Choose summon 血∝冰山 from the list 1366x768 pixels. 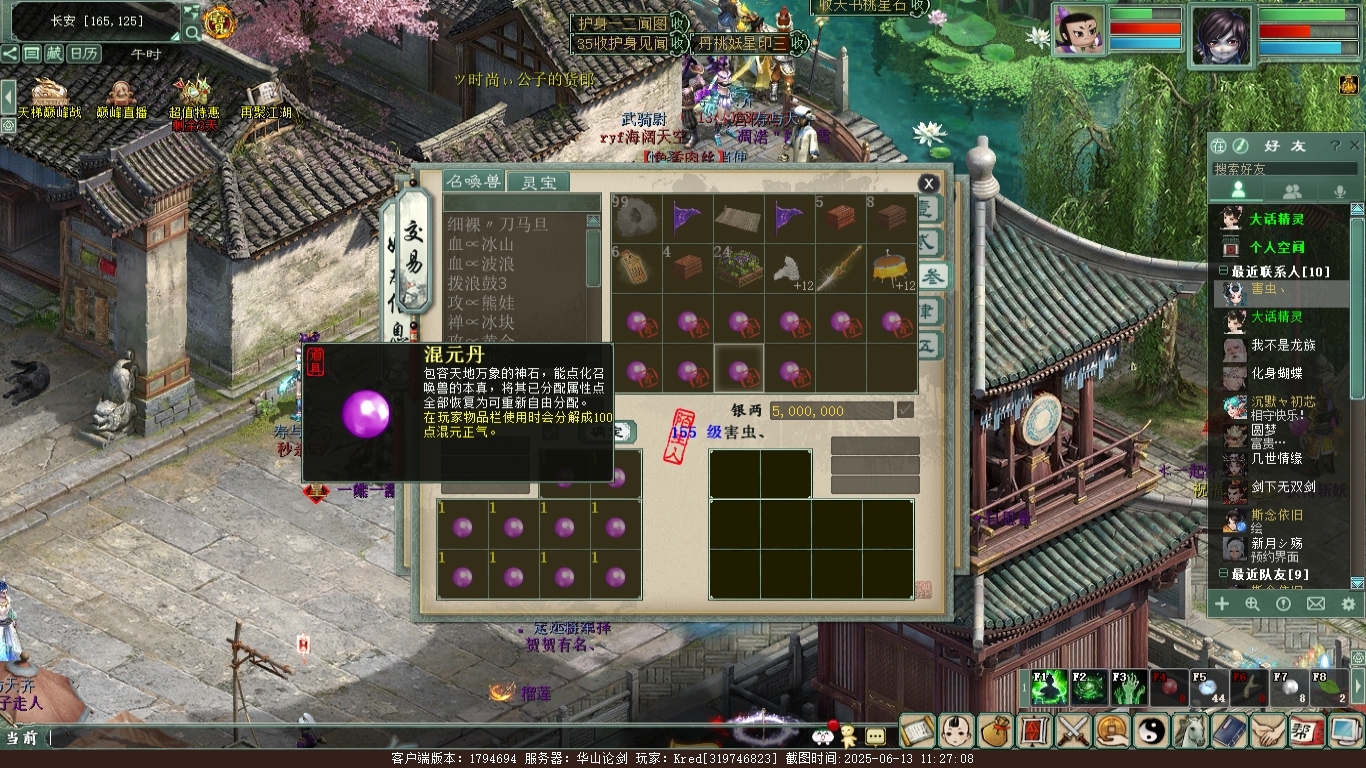[x=481, y=245]
